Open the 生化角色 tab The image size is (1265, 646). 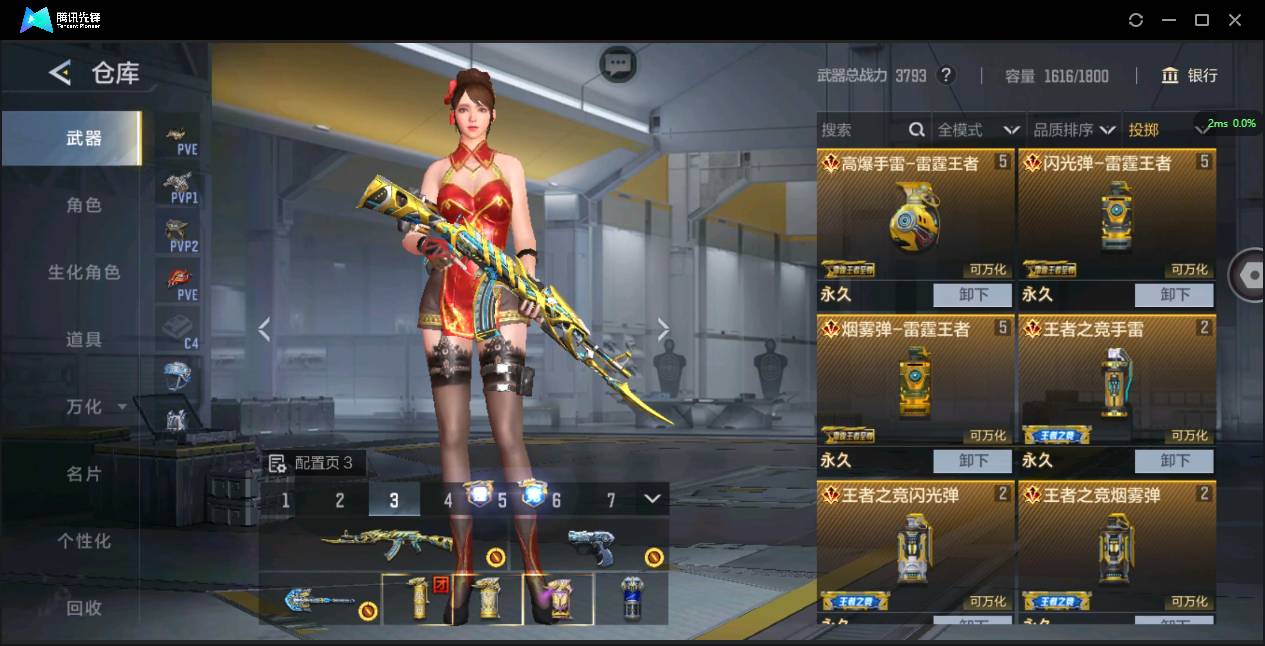[84, 272]
